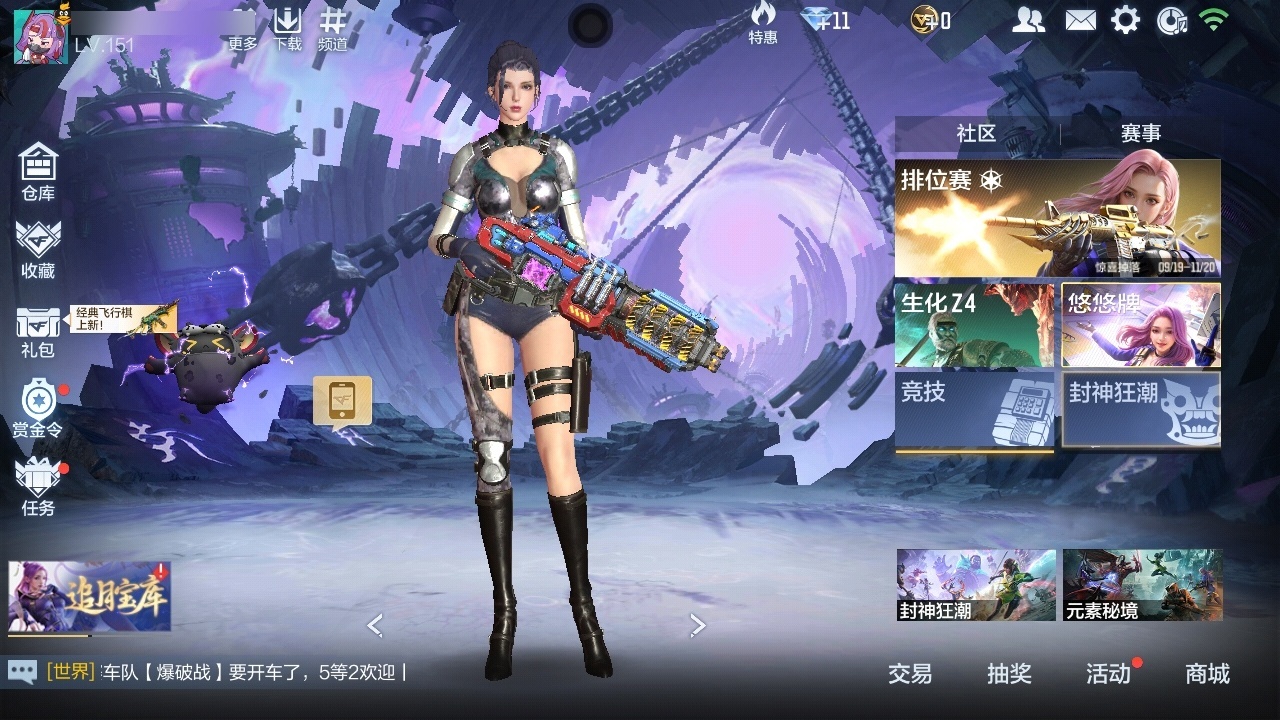Open the mail envelope inbox

point(1080,20)
